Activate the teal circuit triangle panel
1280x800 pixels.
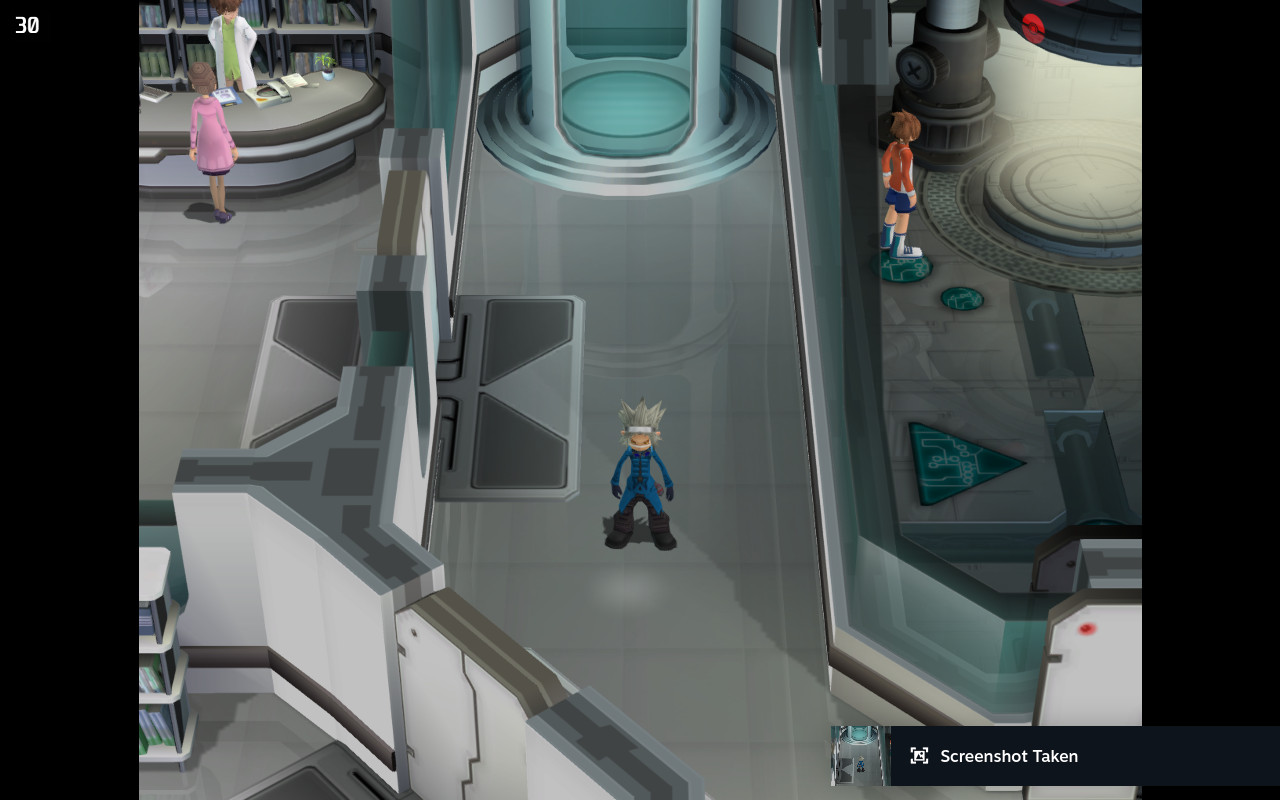tap(950, 460)
